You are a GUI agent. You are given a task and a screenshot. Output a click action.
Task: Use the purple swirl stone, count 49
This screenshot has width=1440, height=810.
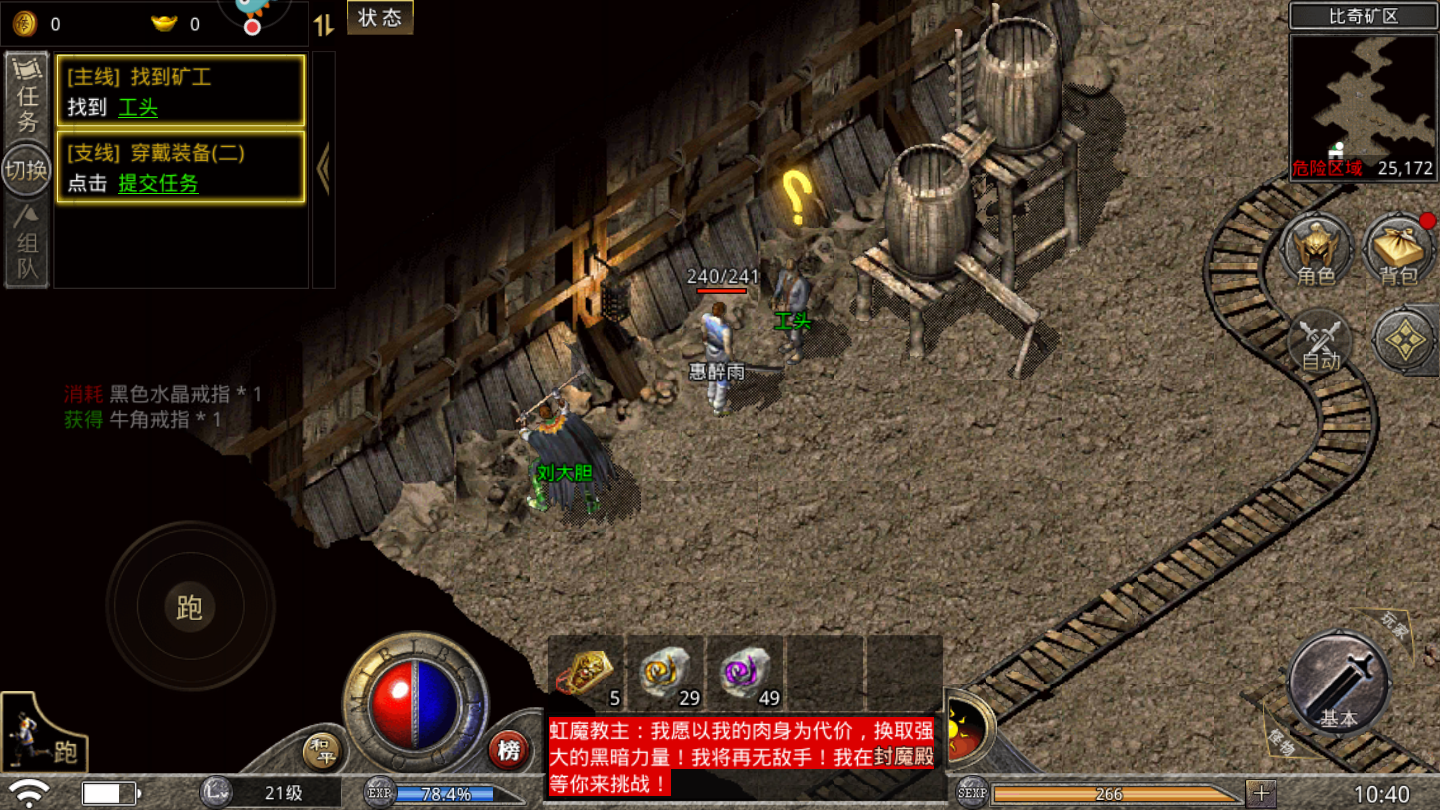tap(744, 672)
